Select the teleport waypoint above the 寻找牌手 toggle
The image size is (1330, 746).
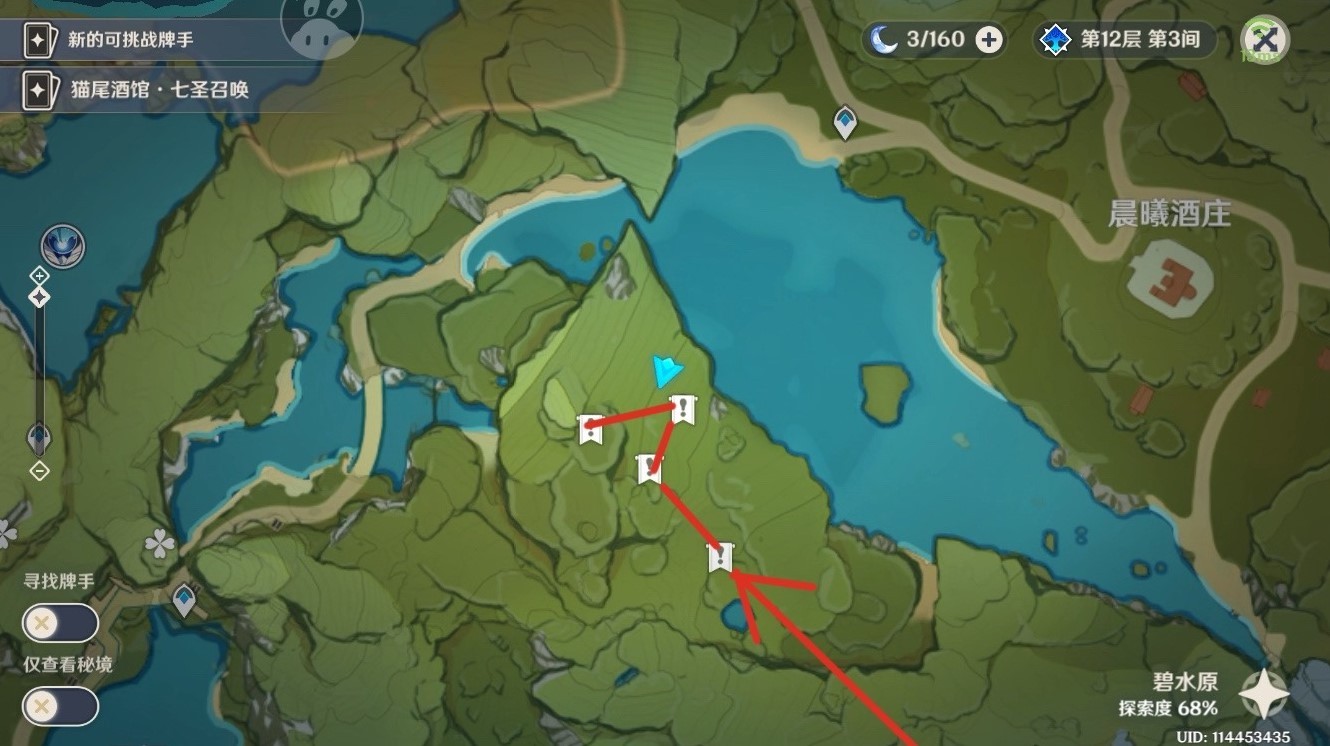pos(184,600)
